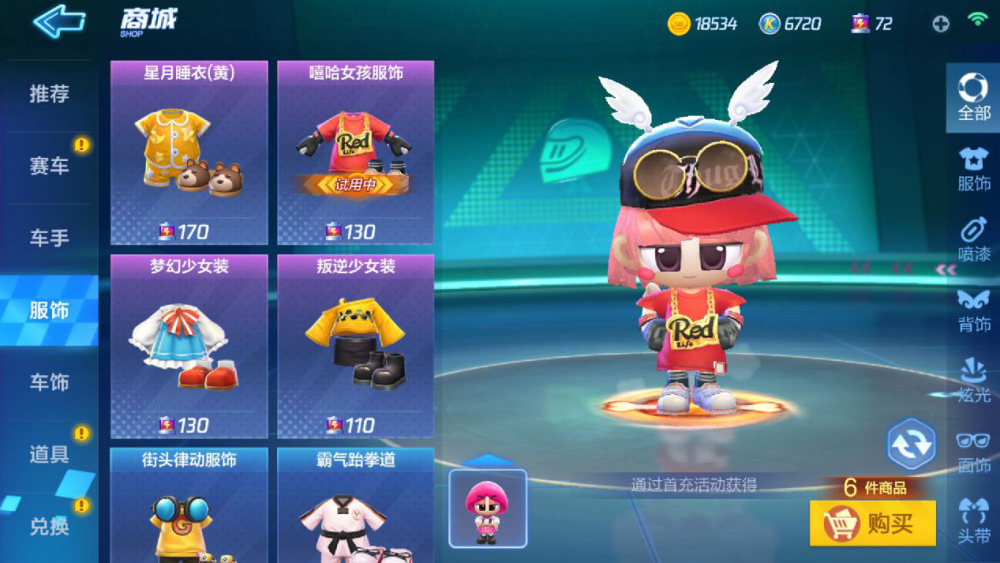Select the 叛逆少女装 yellow outfit
The height and width of the screenshot is (563, 1000).
click(355, 346)
